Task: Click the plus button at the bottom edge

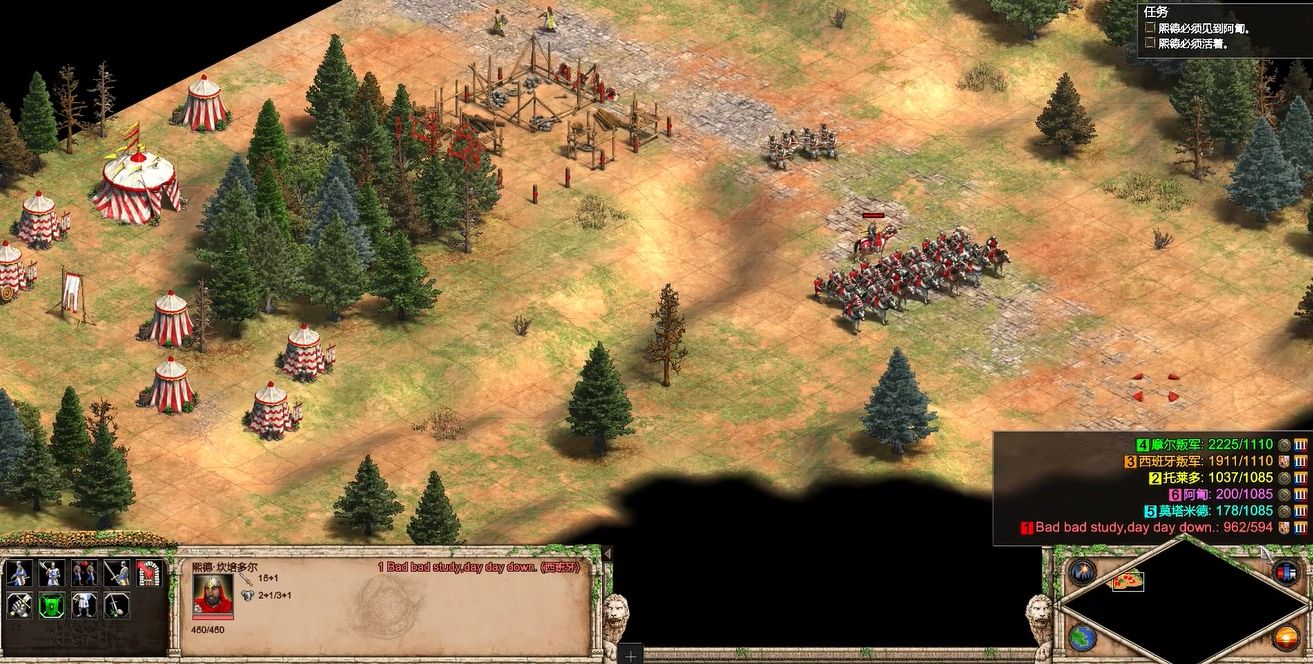Action: [631, 656]
